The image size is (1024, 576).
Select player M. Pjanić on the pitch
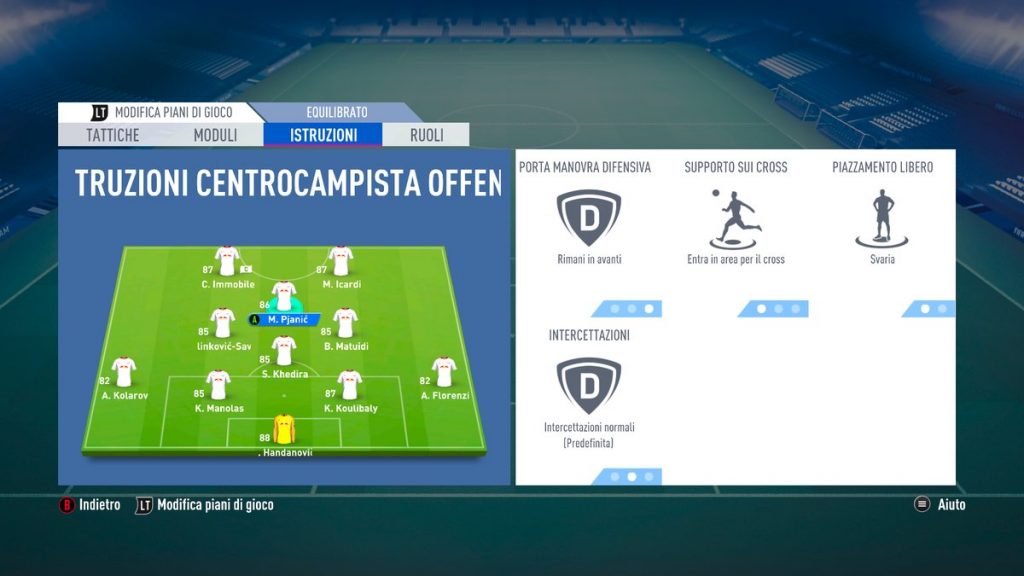[x=285, y=298]
